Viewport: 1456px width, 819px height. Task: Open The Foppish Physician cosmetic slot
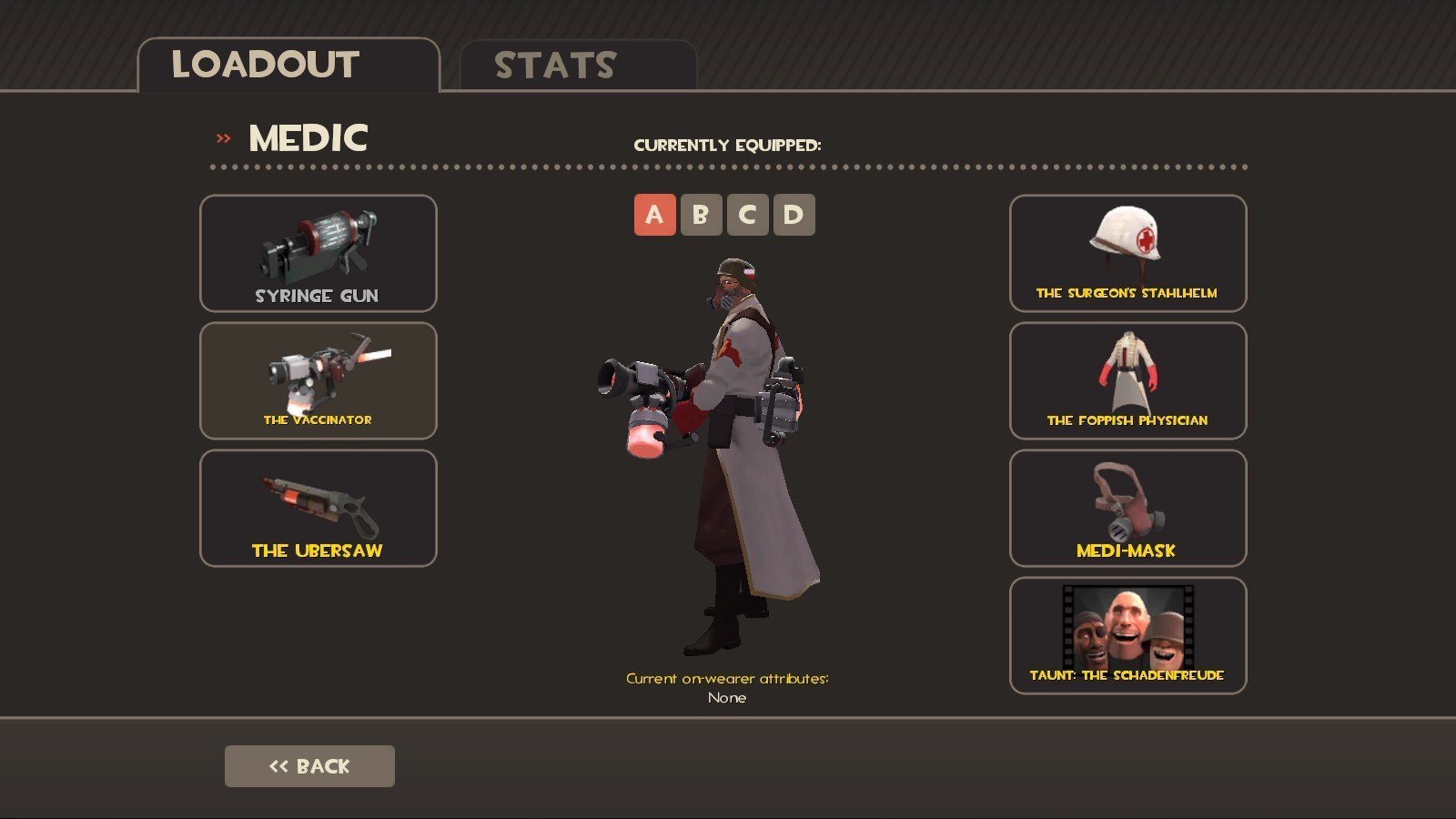click(1127, 380)
